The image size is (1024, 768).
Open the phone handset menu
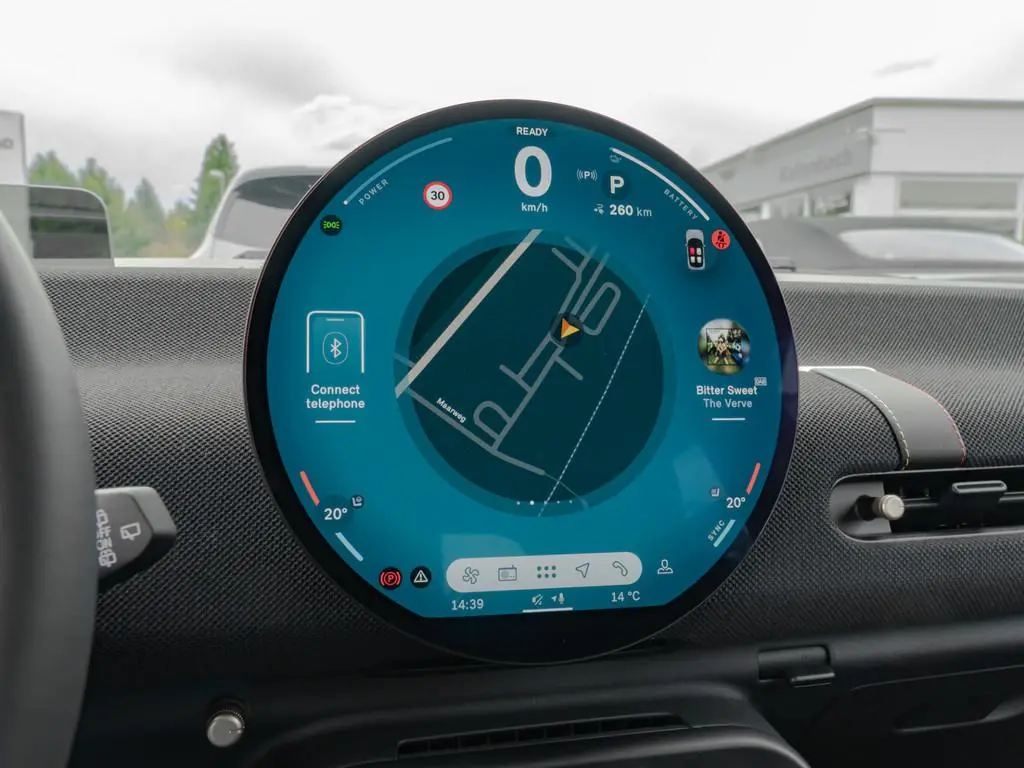tap(620, 570)
